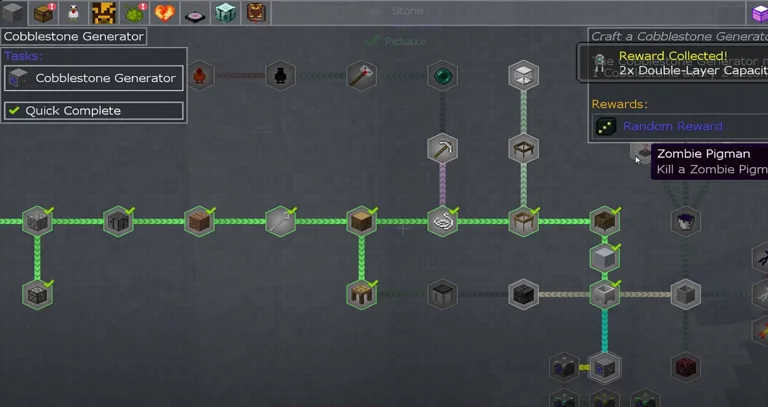Click the purple cube icon in the top corner
Screen dimensions: 768x407
pos(759,13)
